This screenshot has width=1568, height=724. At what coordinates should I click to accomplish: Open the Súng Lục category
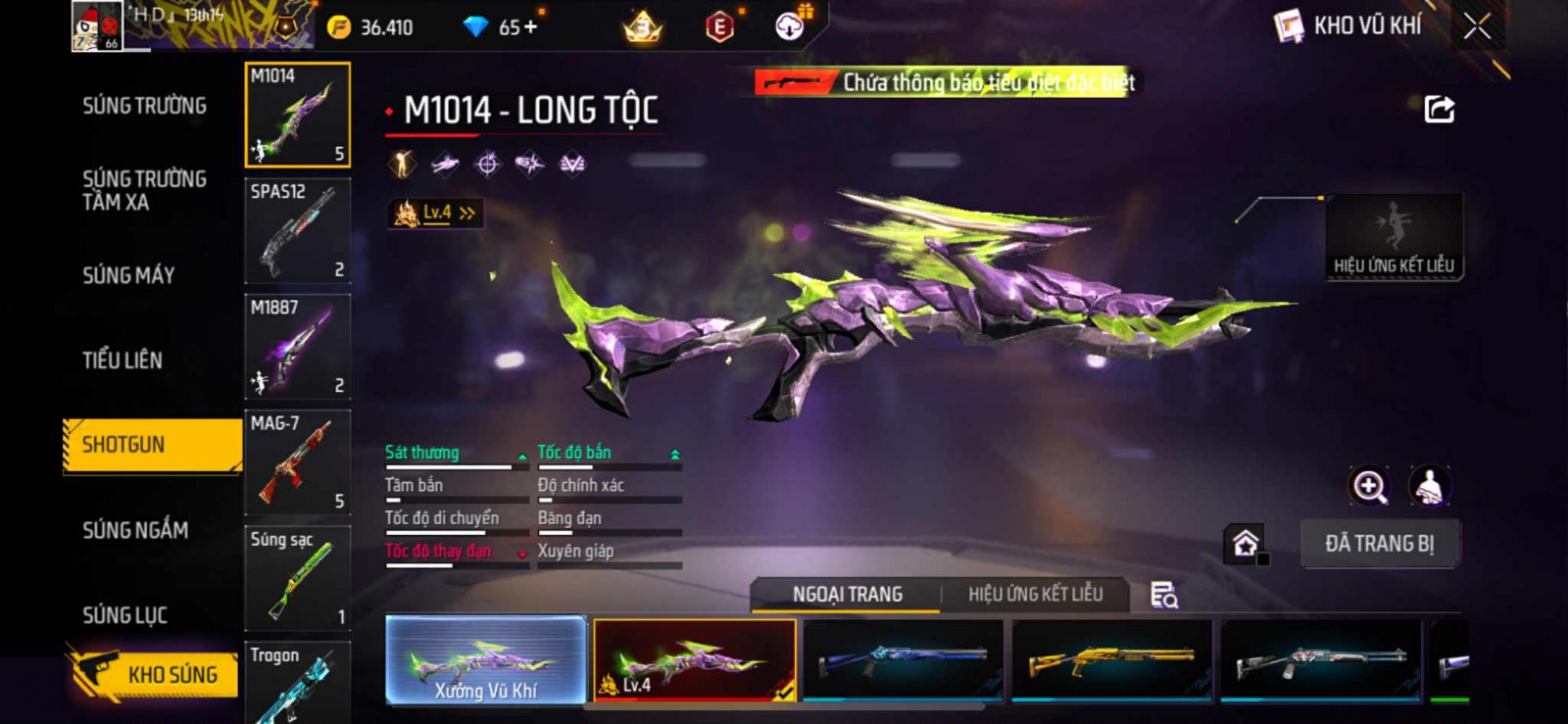coord(124,615)
